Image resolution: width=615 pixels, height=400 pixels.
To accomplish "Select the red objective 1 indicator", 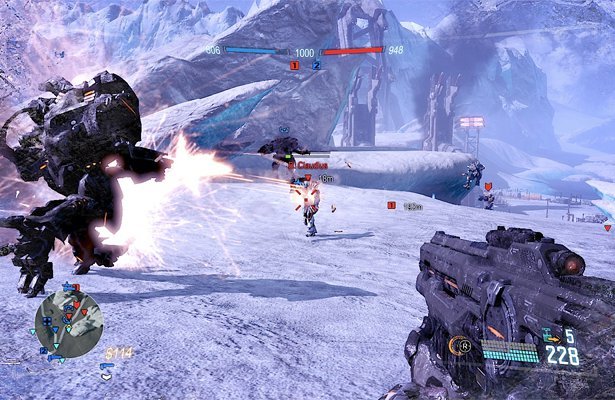I will tap(294, 66).
